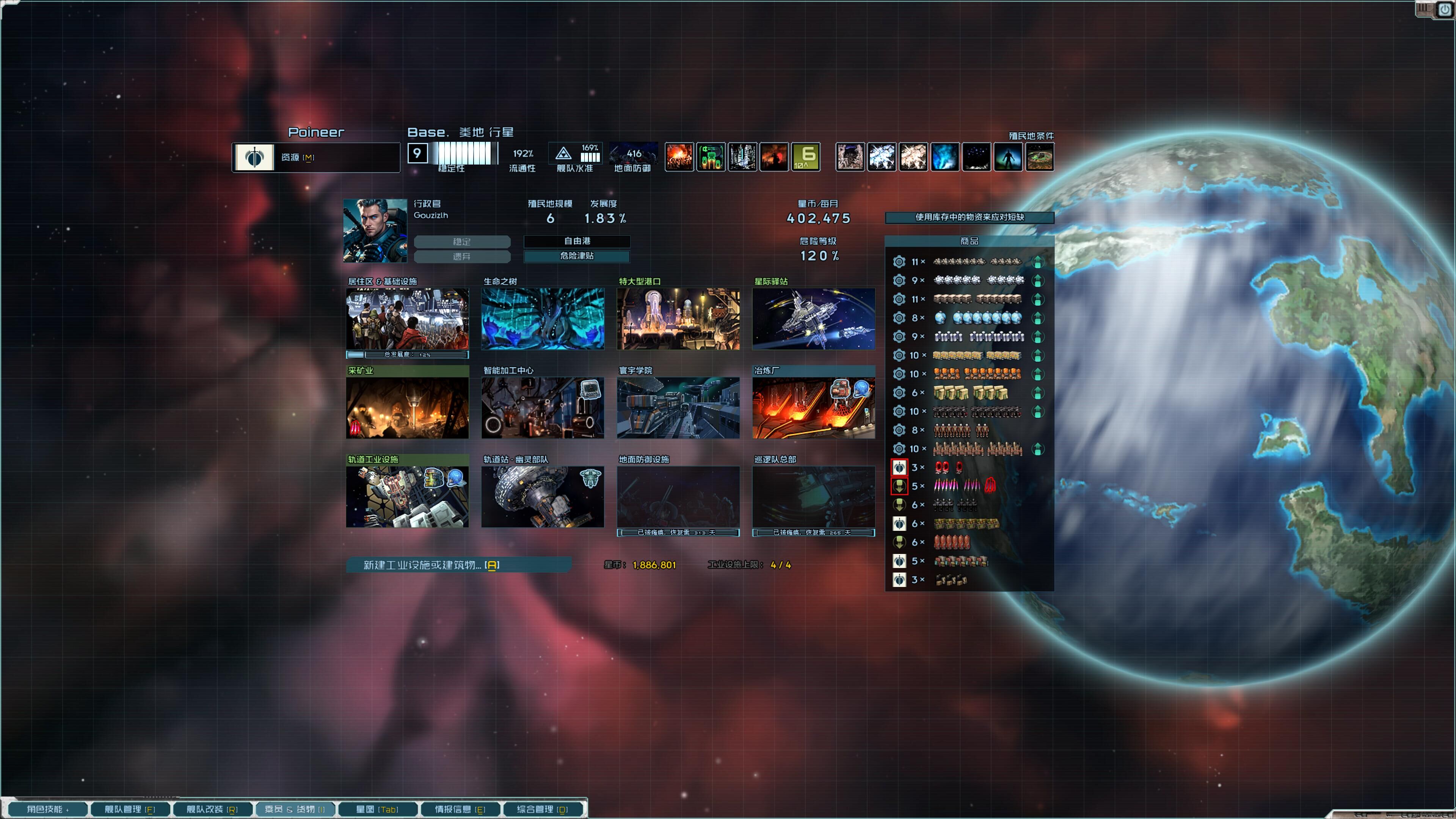1456x819 pixels.
Task: Toggle 使用库存中的物资来应对短缺 stockpile option
Action: 969,217
